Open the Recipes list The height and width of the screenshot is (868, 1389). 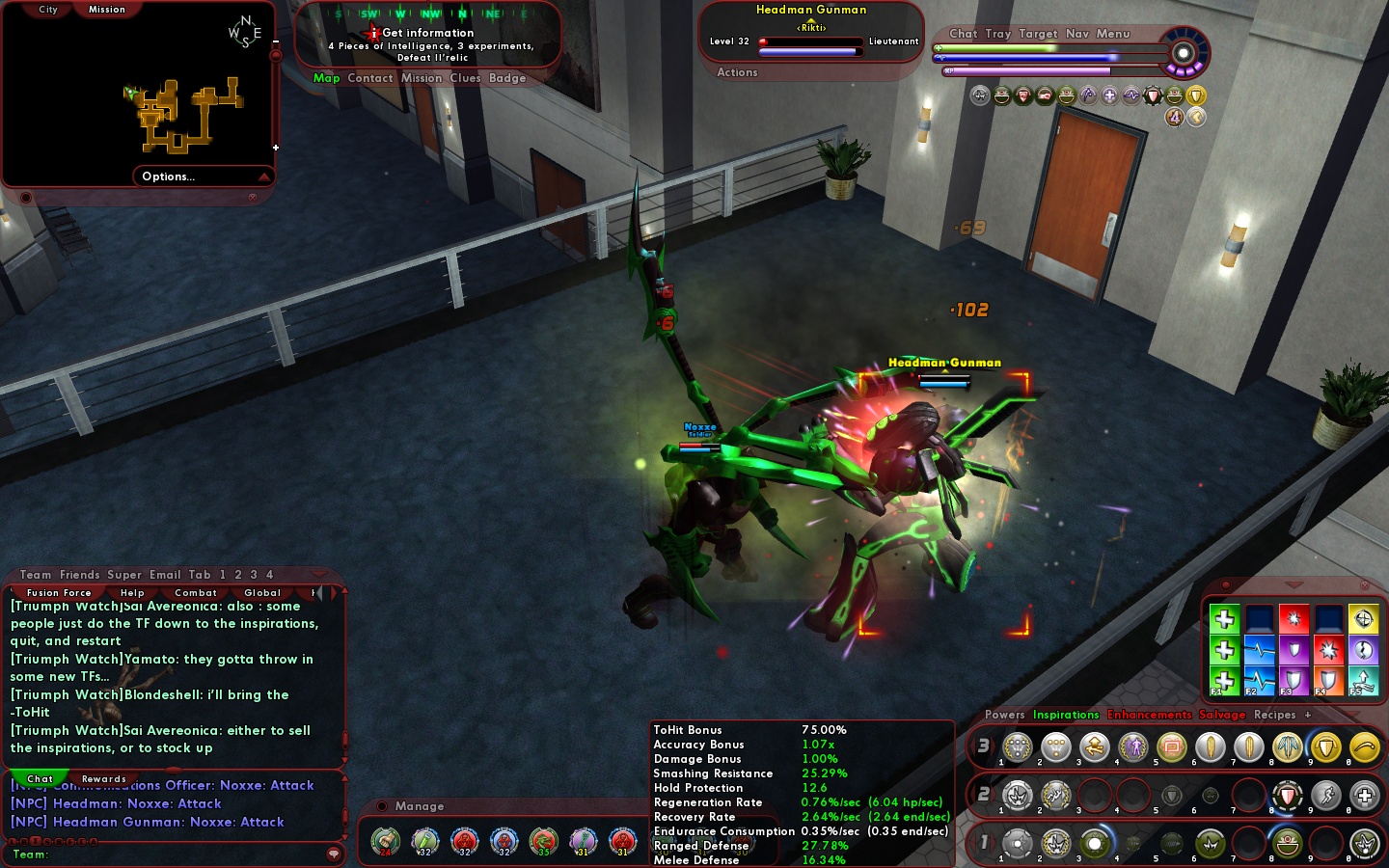1274,715
